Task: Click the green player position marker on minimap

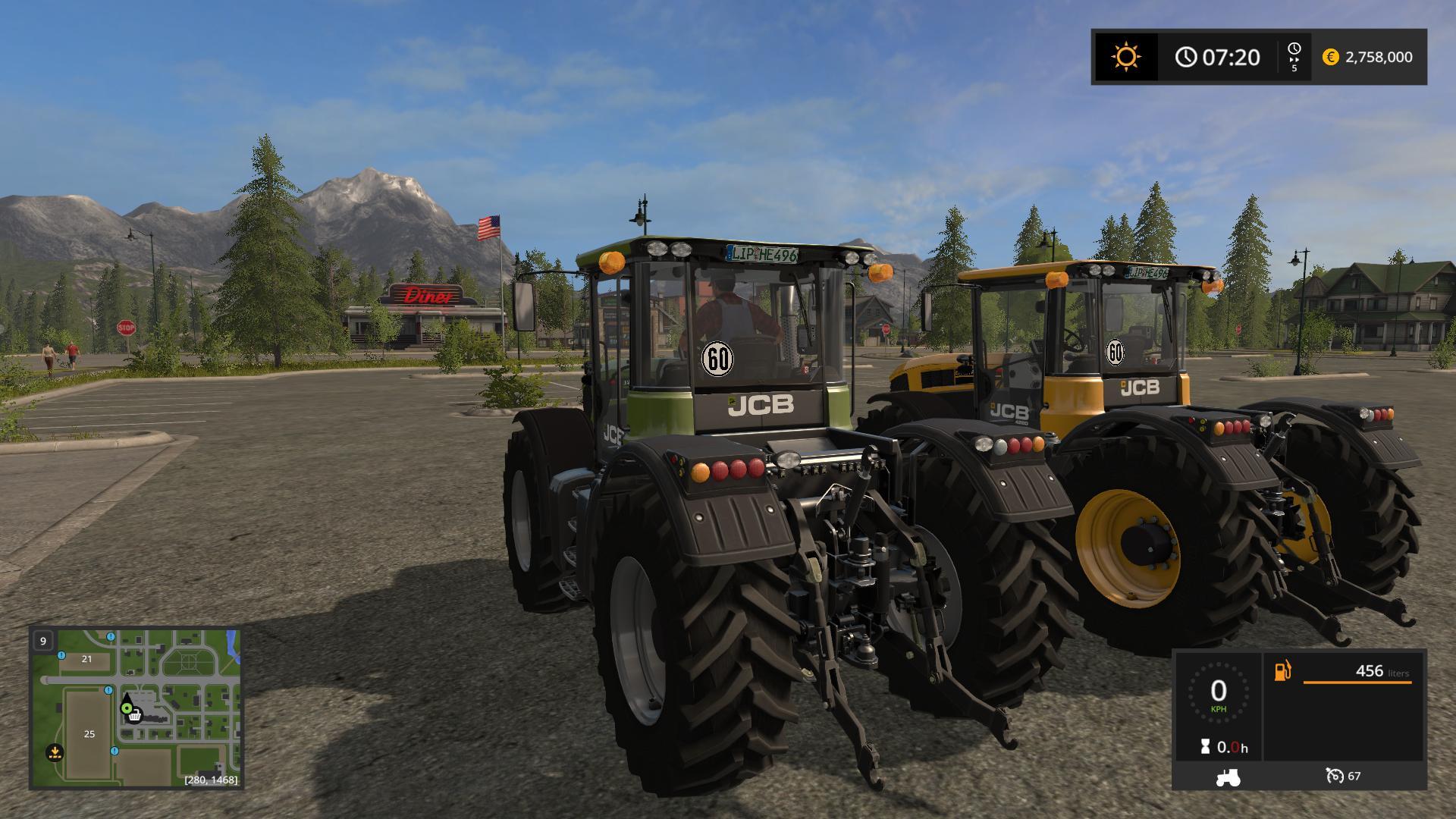Action: click(126, 707)
